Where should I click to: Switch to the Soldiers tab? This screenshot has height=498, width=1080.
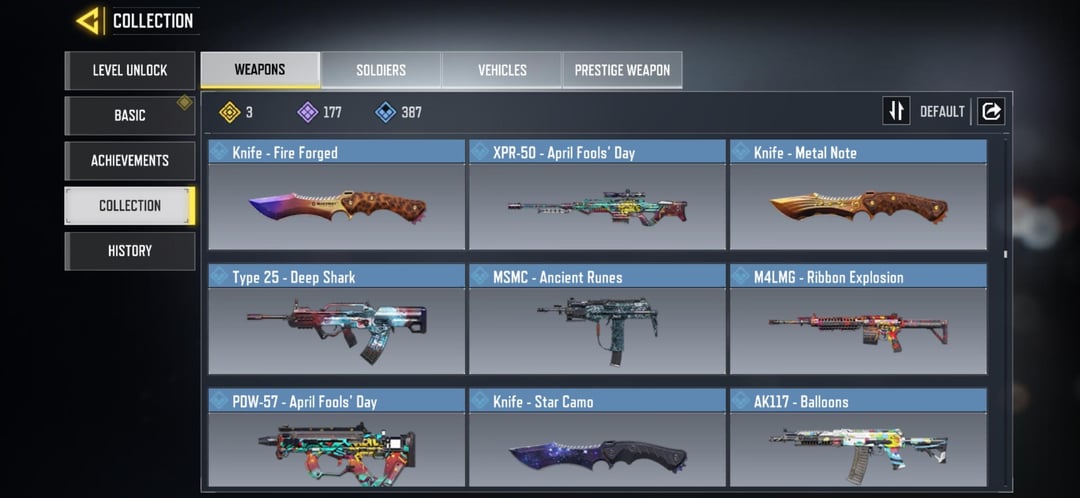(381, 70)
